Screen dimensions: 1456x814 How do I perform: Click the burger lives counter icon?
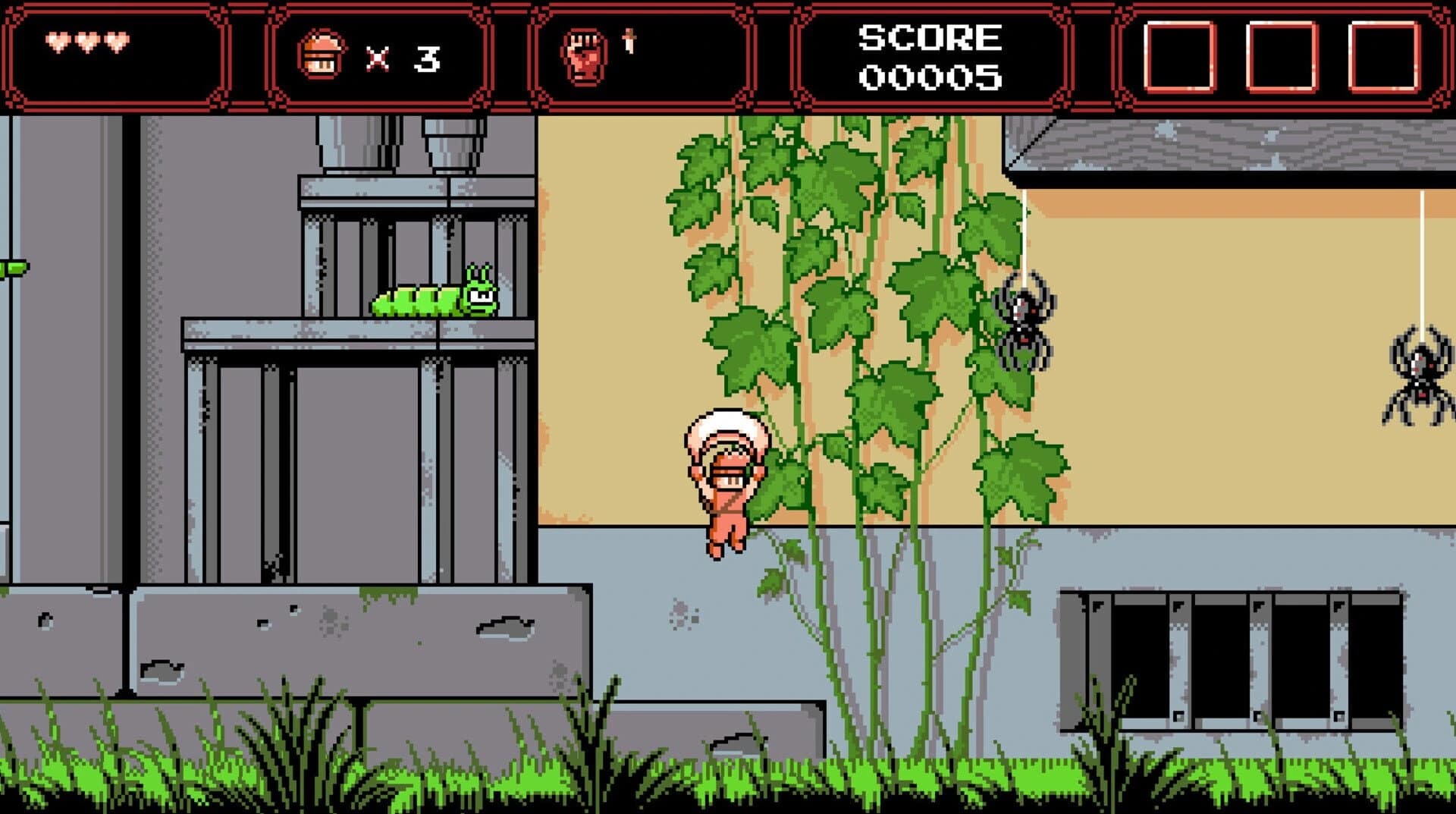point(322,53)
